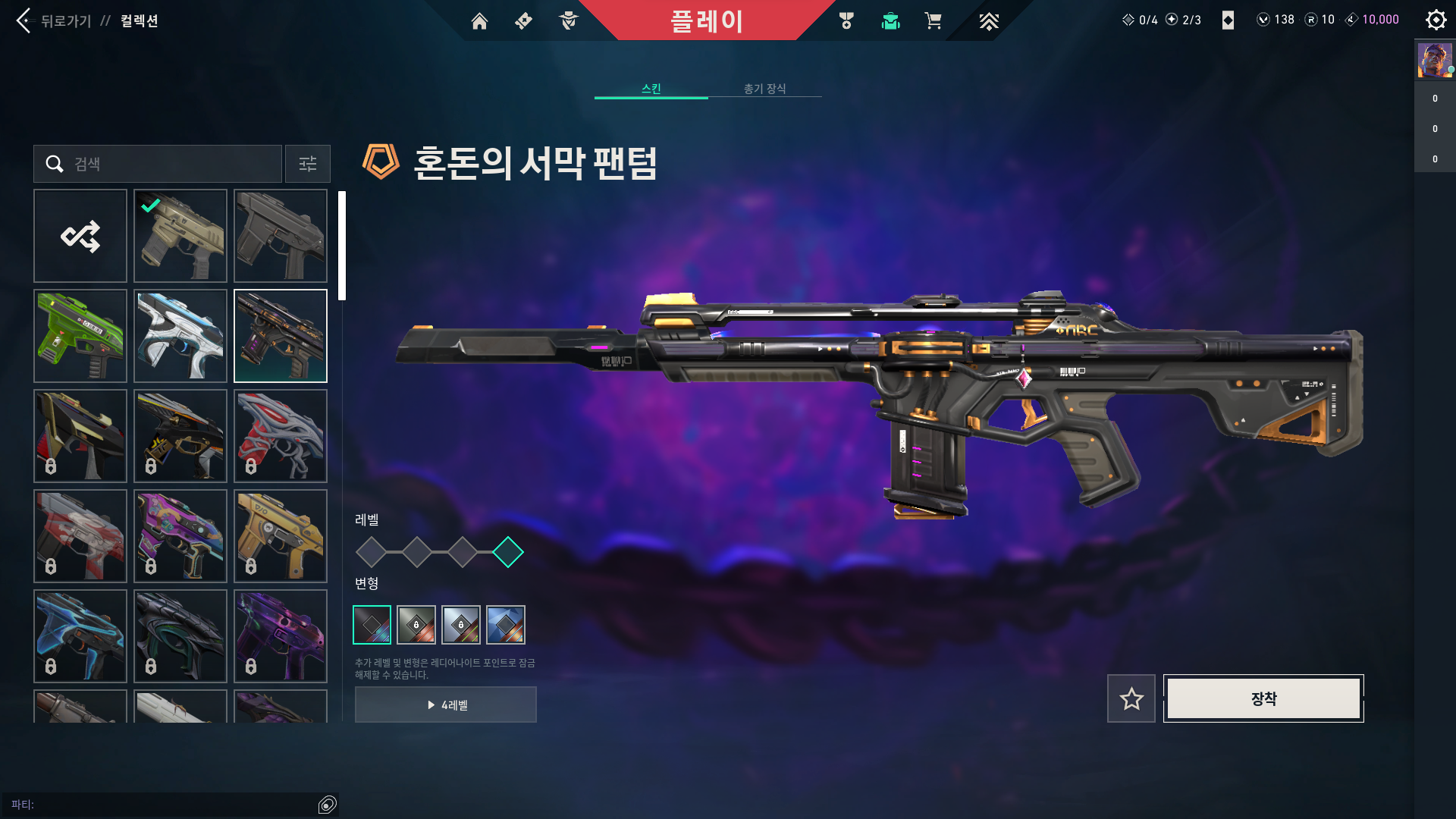Select the equipped default tan Phantom skin
This screenshot has height=819, width=1456.
click(180, 236)
